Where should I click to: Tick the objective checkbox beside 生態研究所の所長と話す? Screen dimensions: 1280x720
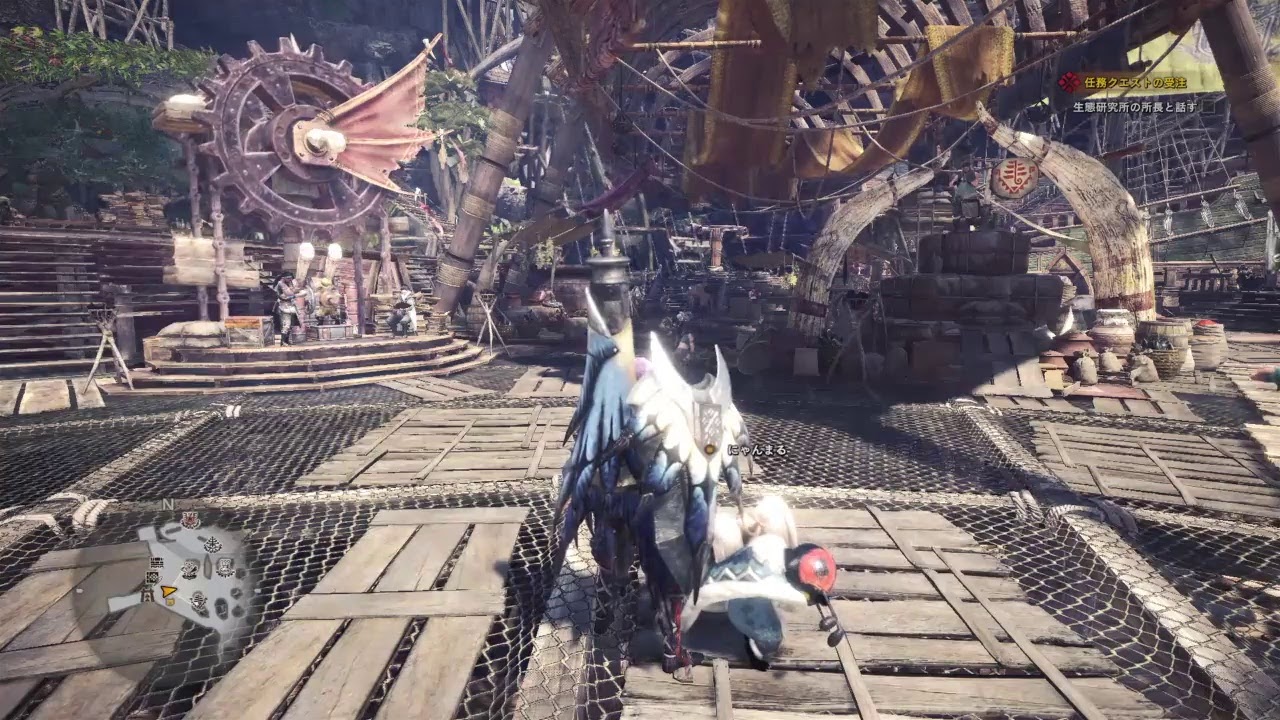click(x=1209, y=106)
